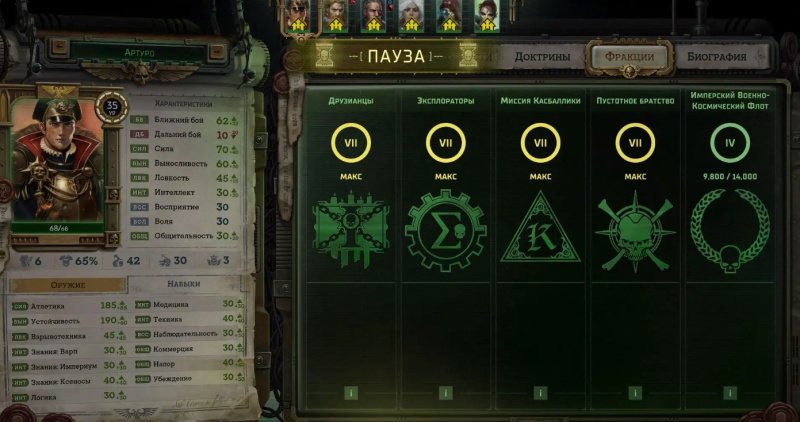800x422 pixels.
Task: Choose the Миссия Касбаллики triangle emblem
Action: coord(541,233)
